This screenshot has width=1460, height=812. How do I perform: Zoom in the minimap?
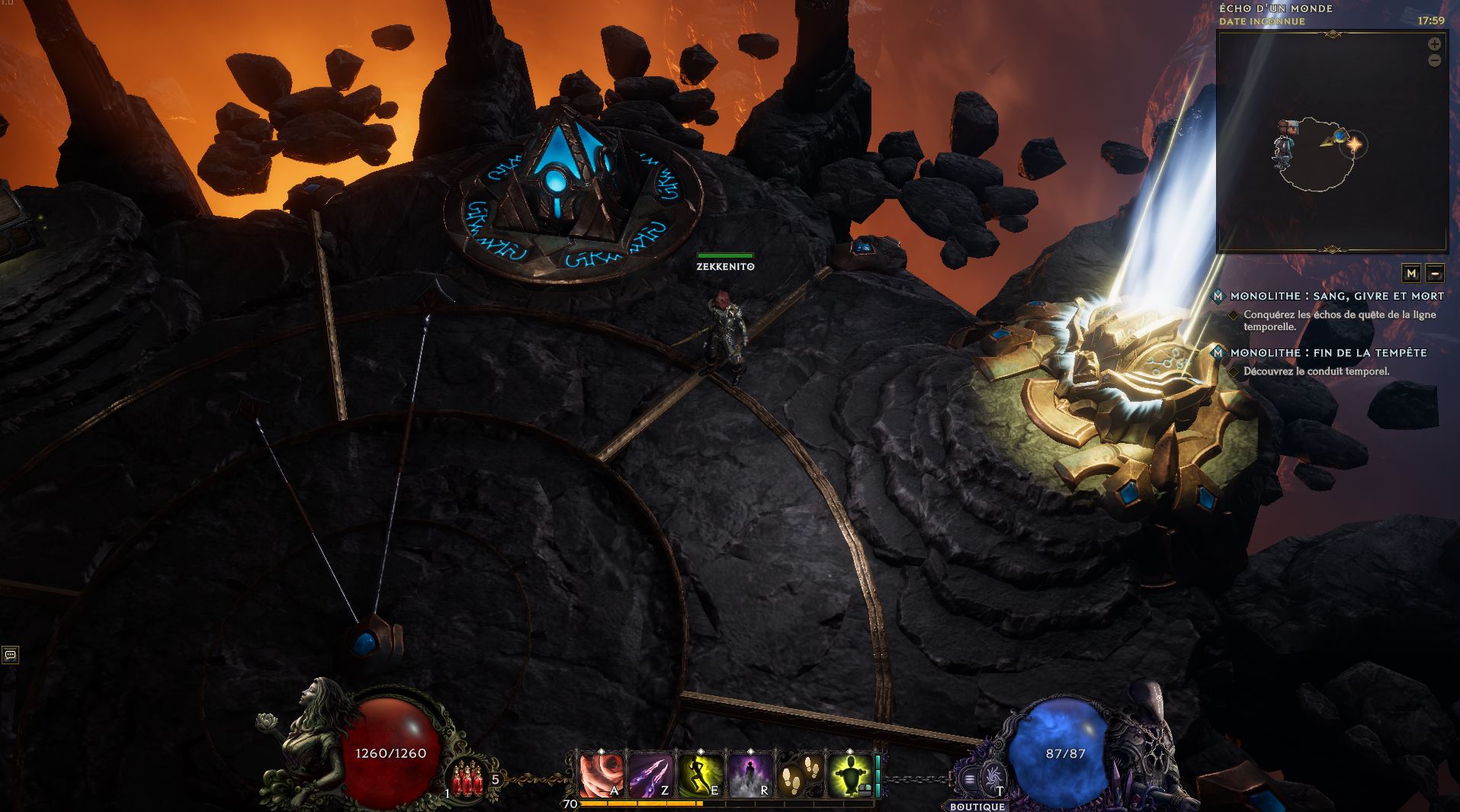click(x=1434, y=44)
